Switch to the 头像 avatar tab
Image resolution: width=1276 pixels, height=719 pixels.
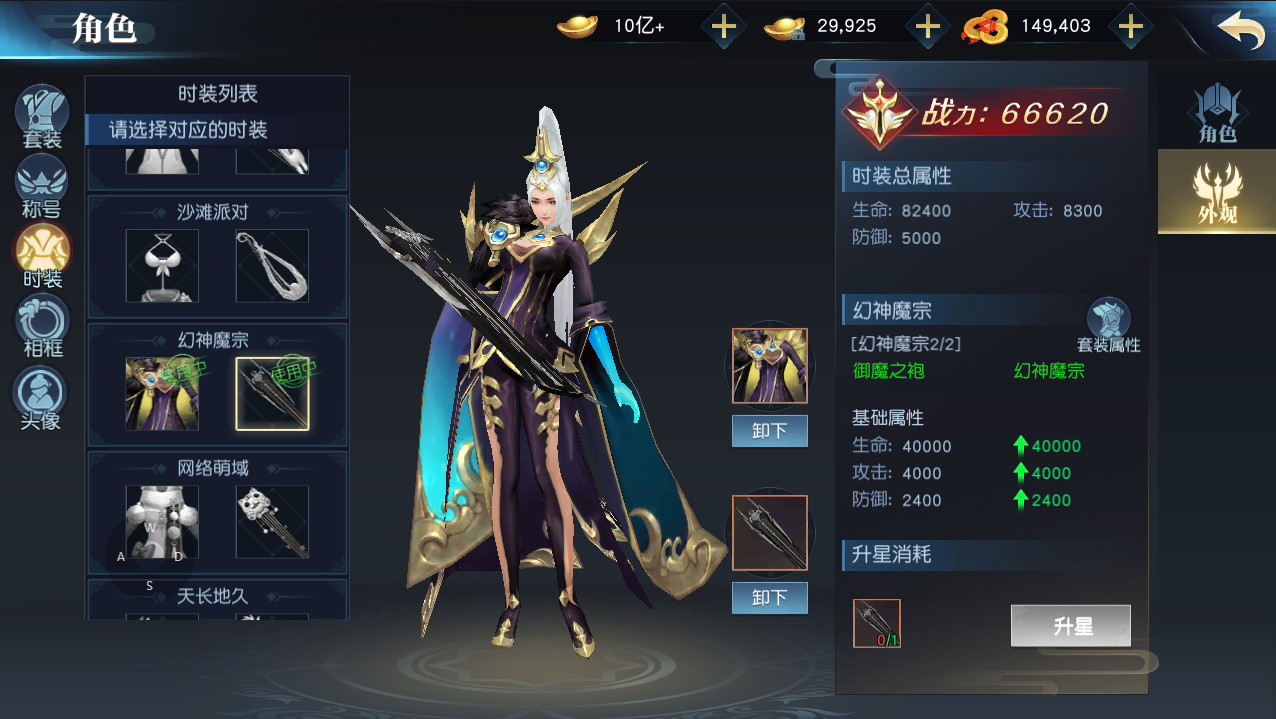[42, 397]
